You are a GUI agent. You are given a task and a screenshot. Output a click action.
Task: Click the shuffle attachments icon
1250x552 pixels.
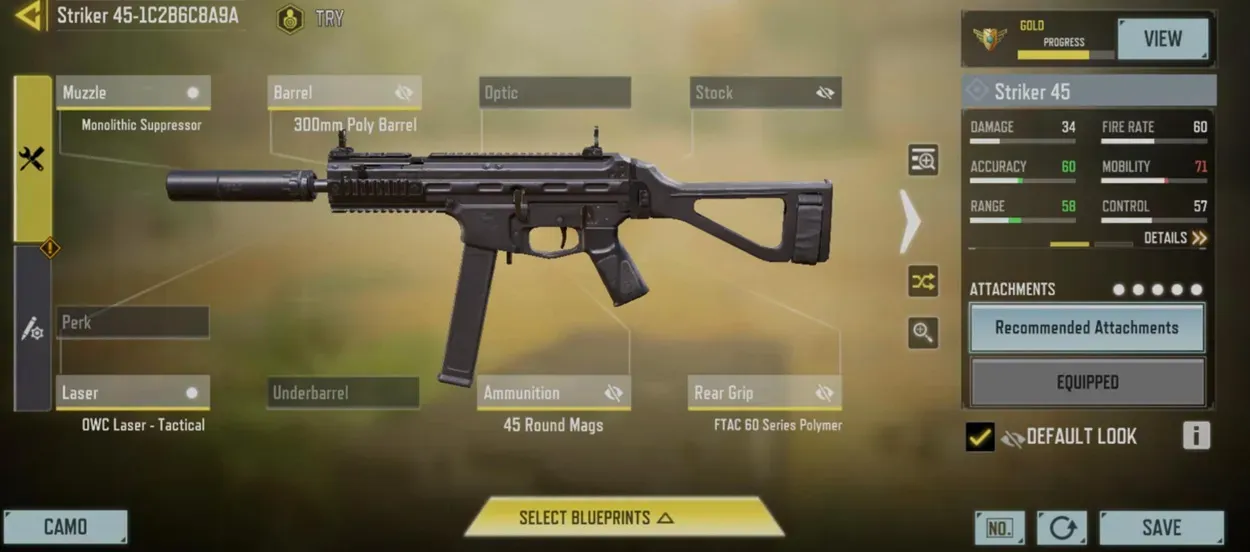tap(922, 281)
